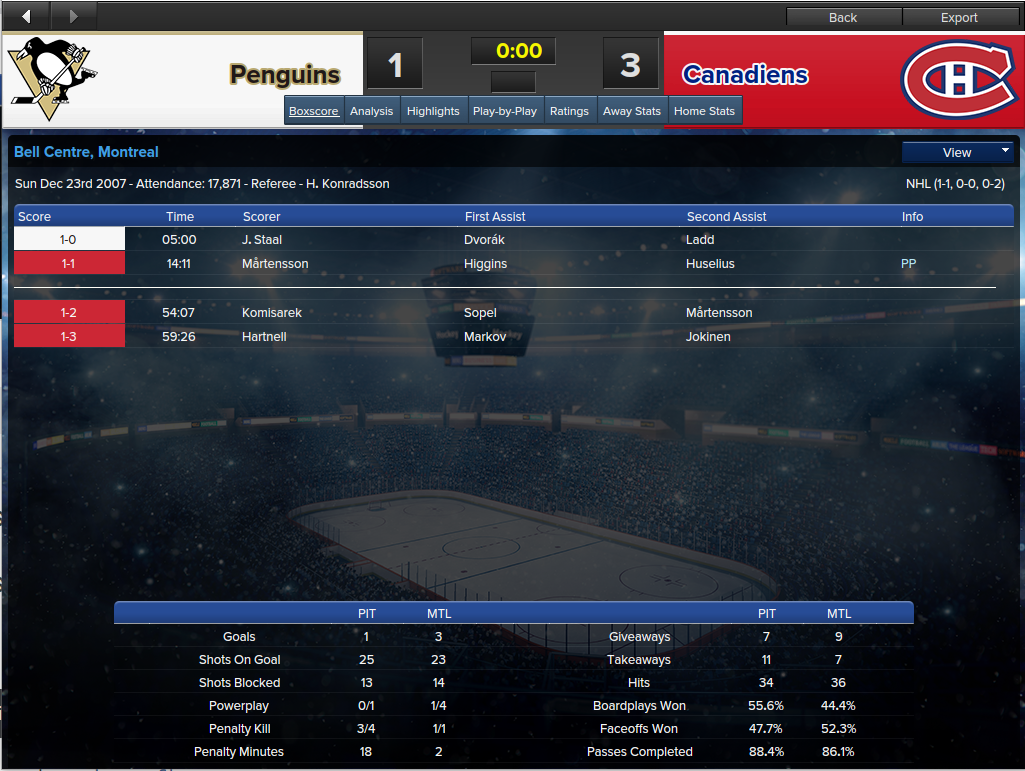The image size is (1025, 771).
Task: Open the Home Stats tab
Action: pos(704,111)
